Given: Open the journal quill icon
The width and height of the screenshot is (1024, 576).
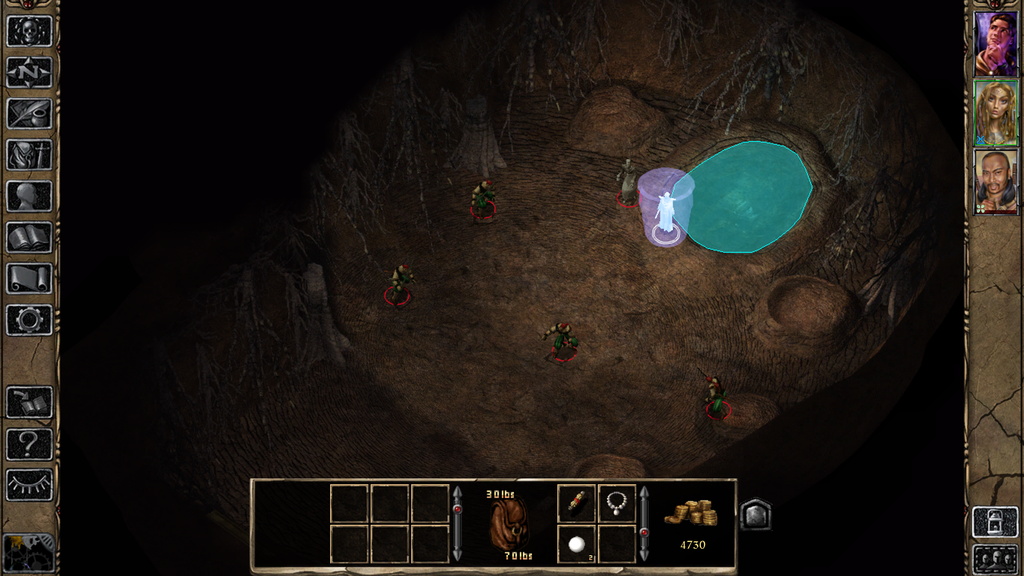Looking at the screenshot, I should click(29, 113).
